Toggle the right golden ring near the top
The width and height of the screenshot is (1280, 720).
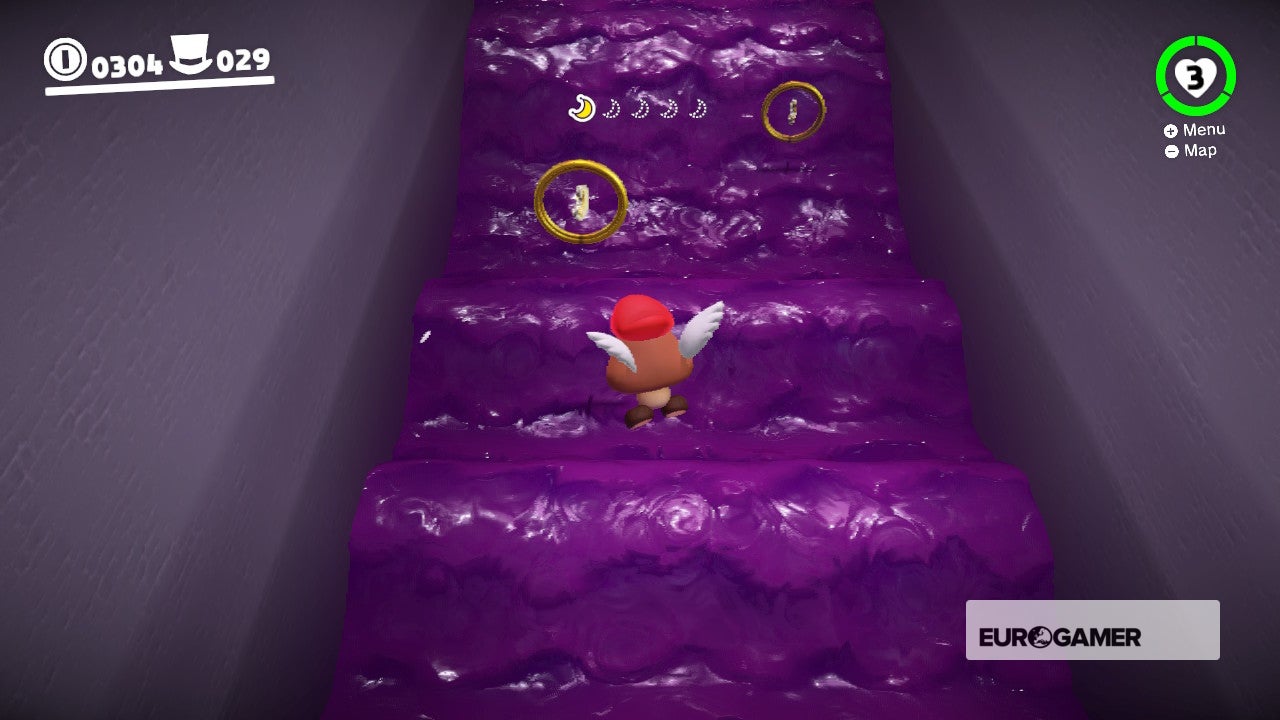793,113
